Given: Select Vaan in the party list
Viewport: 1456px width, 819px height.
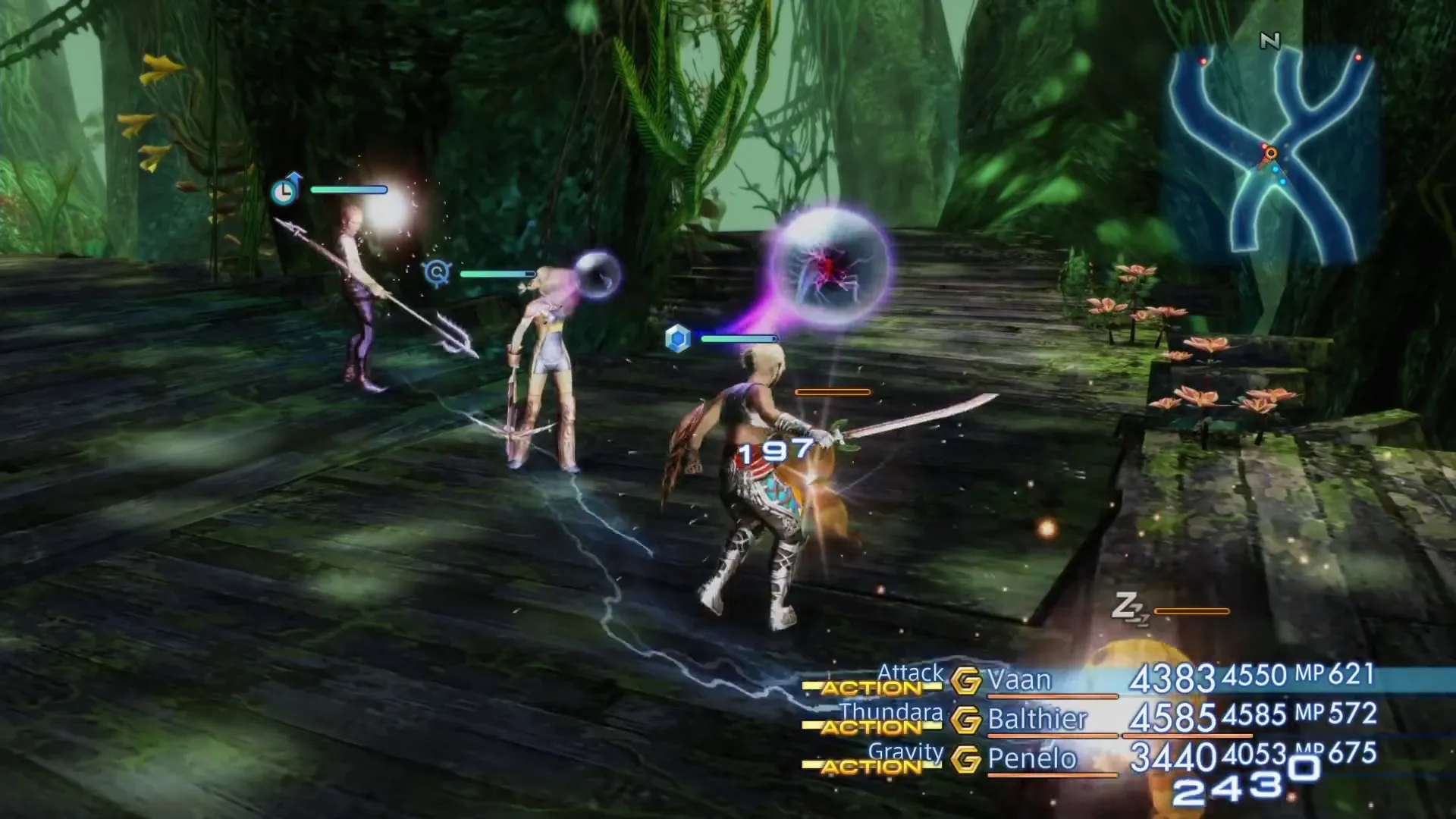Looking at the screenshot, I should point(1019,680).
